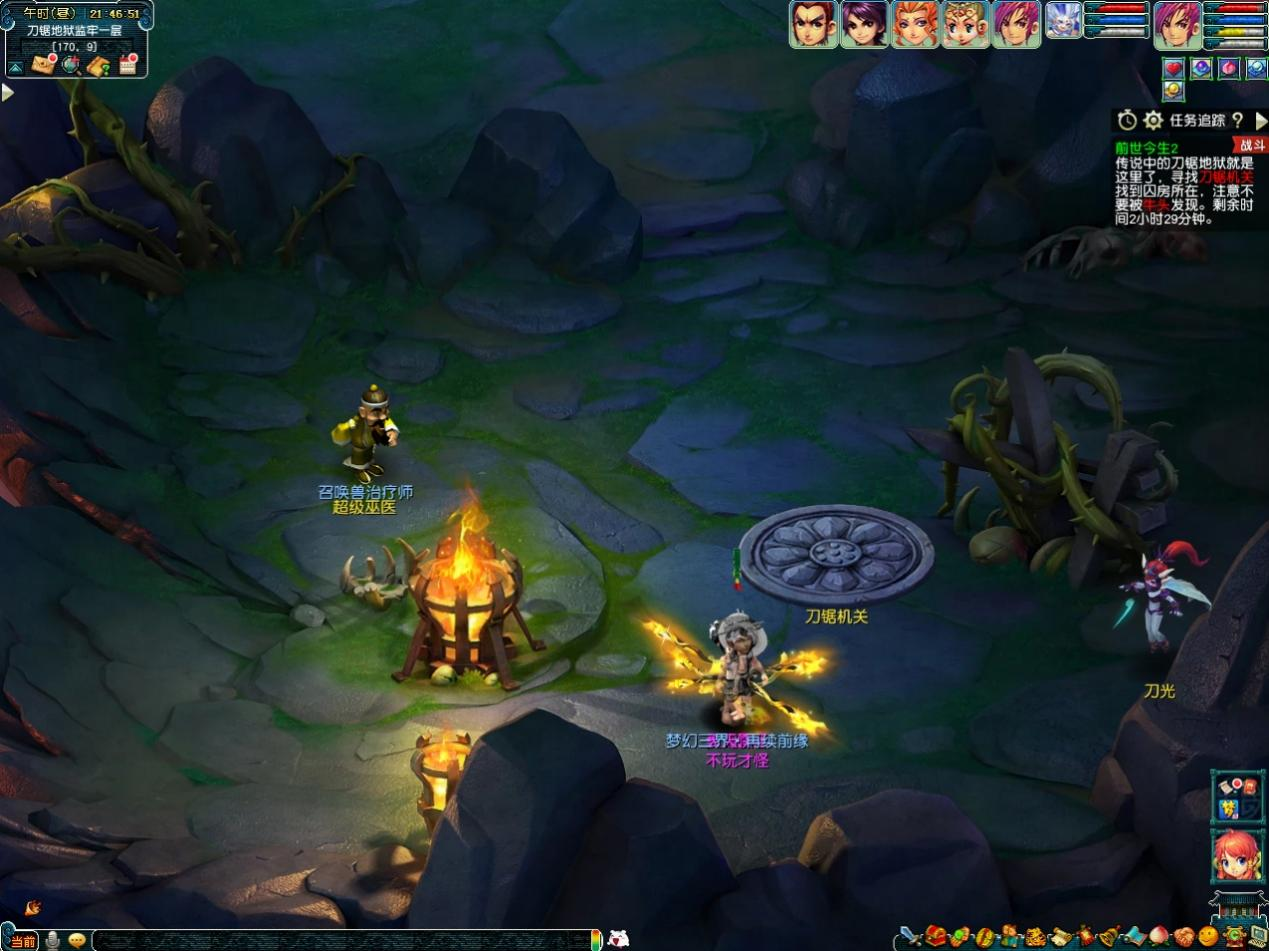Click the microphone voice chat button
The width and height of the screenshot is (1269, 951).
coord(52,940)
